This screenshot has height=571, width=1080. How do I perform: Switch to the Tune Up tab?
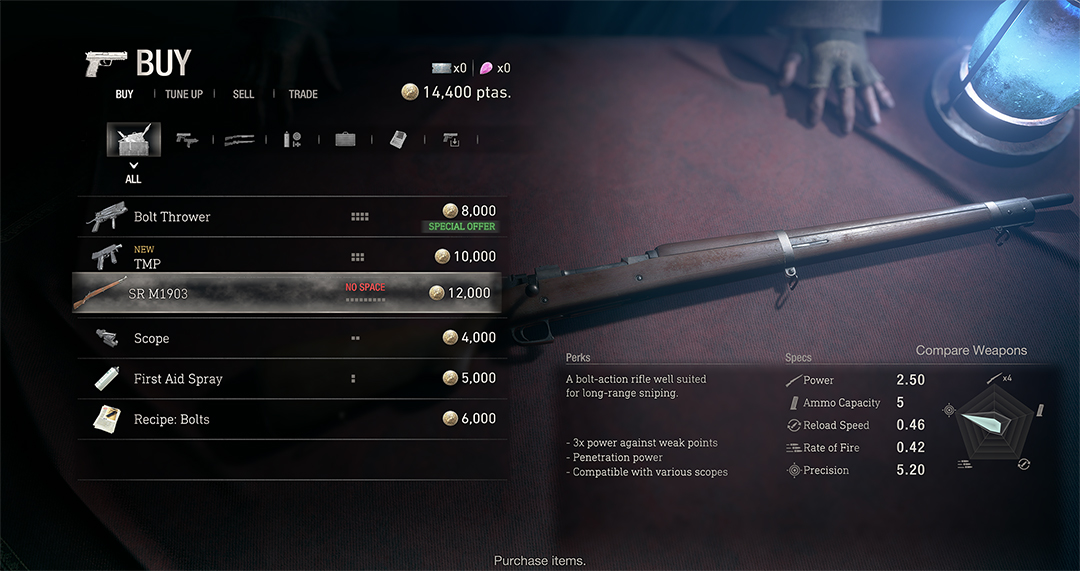(184, 94)
